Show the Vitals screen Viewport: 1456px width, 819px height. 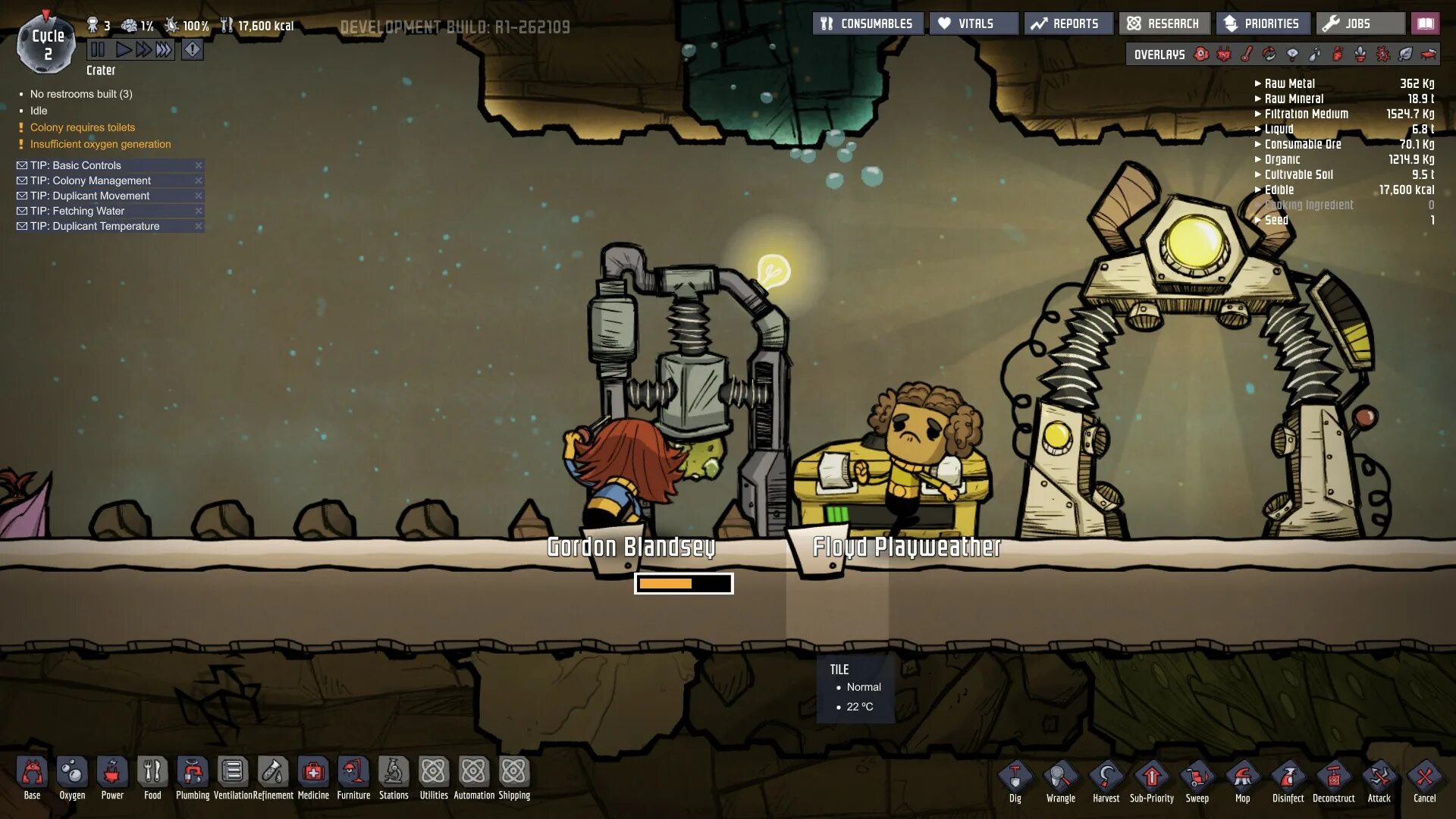(974, 24)
